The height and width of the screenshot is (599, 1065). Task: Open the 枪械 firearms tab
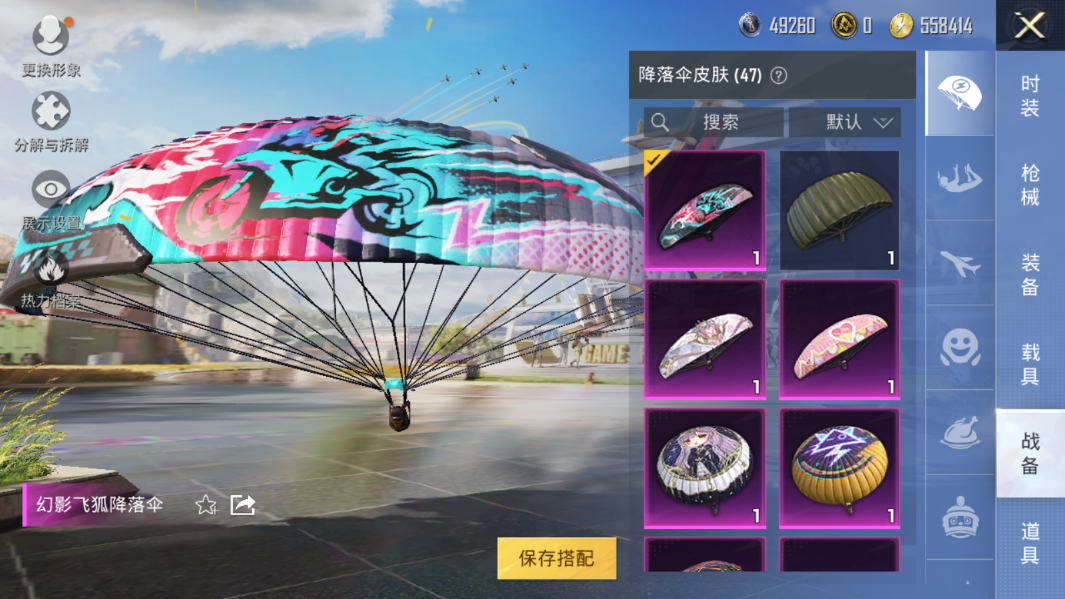1030,185
